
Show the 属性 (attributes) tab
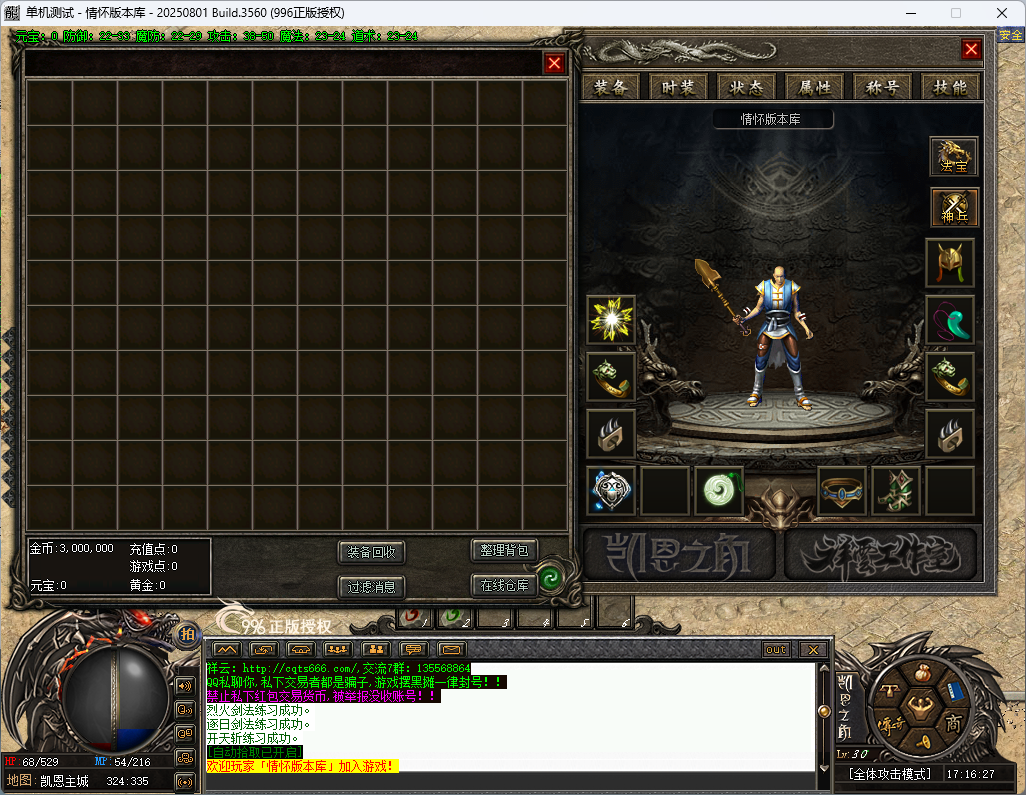pos(809,87)
